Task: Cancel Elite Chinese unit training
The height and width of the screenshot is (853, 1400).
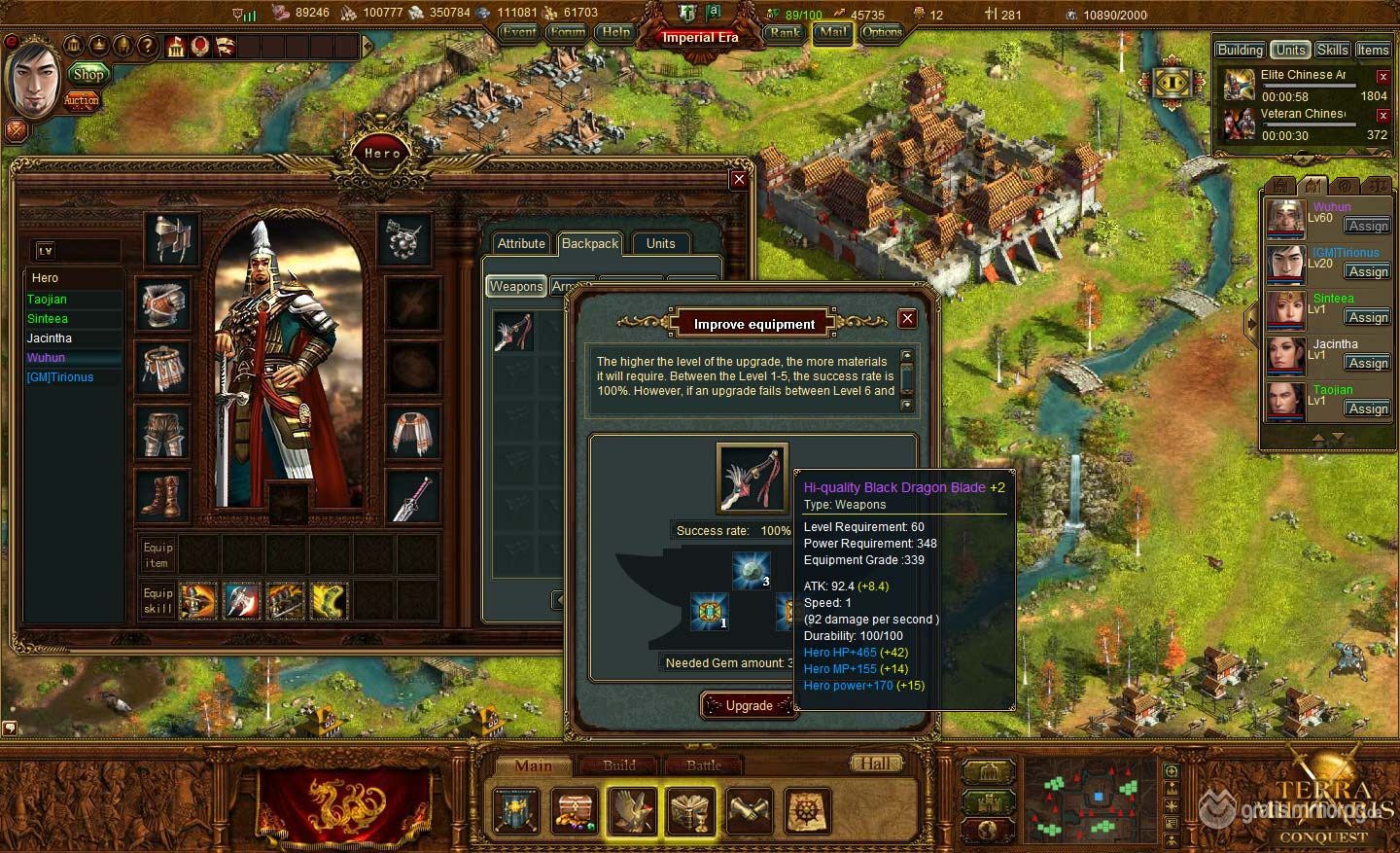Action: [x=1382, y=77]
